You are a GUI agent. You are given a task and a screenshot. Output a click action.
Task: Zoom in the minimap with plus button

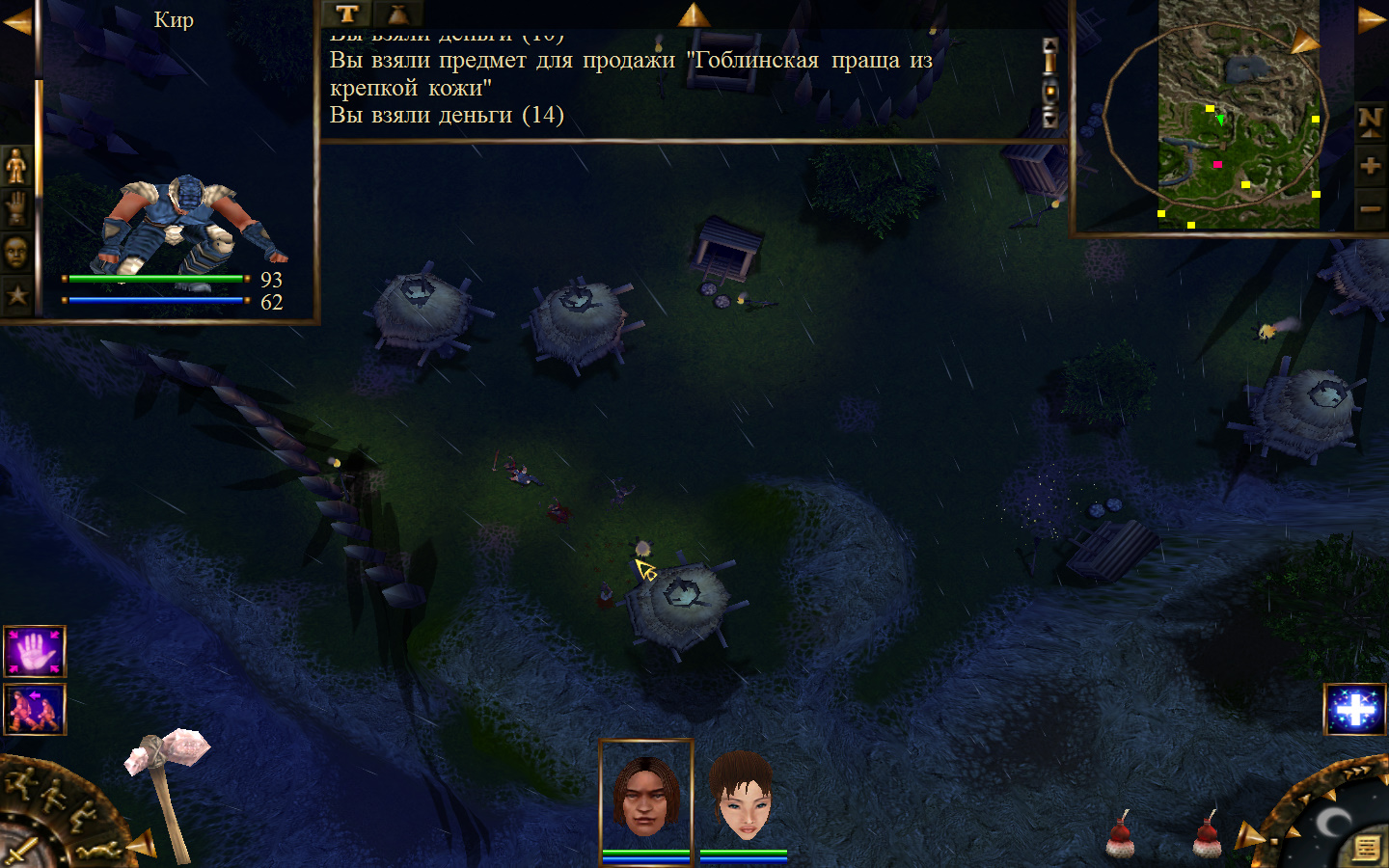(x=1370, y=166)
